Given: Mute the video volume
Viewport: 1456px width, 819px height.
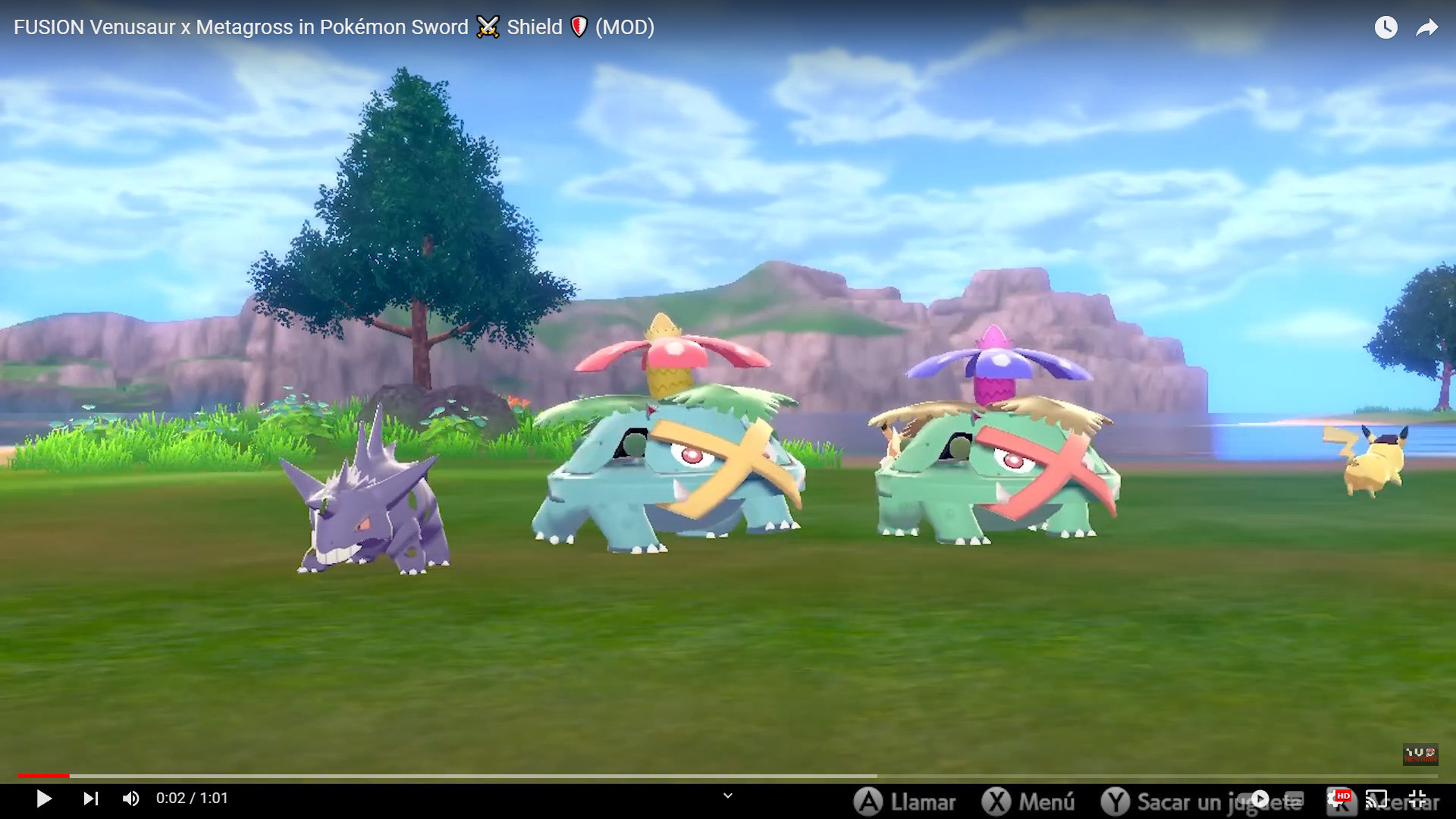Looking at the screenshot, I should pyautogui.click(x=130, y=799).
